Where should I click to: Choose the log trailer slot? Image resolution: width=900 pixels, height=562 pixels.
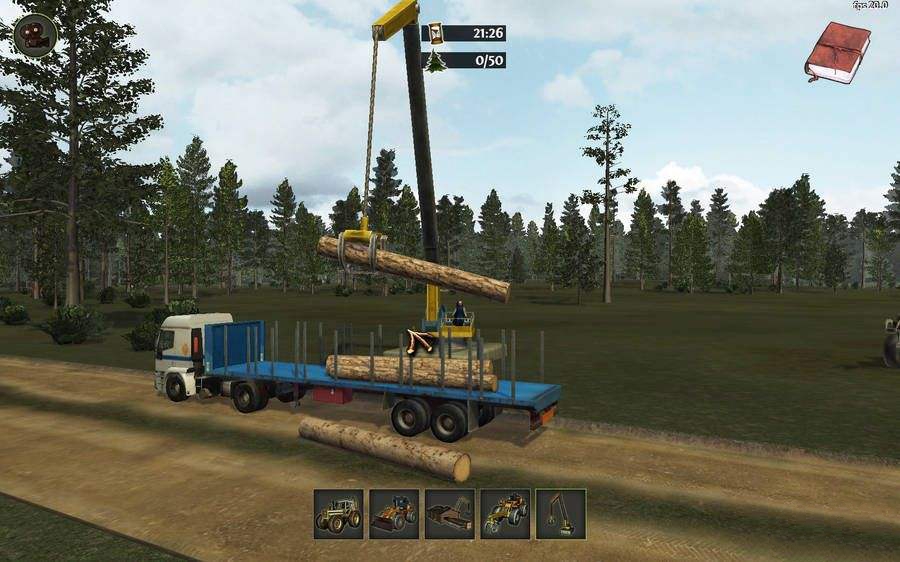pyautogui.click(x=449, y=514)
